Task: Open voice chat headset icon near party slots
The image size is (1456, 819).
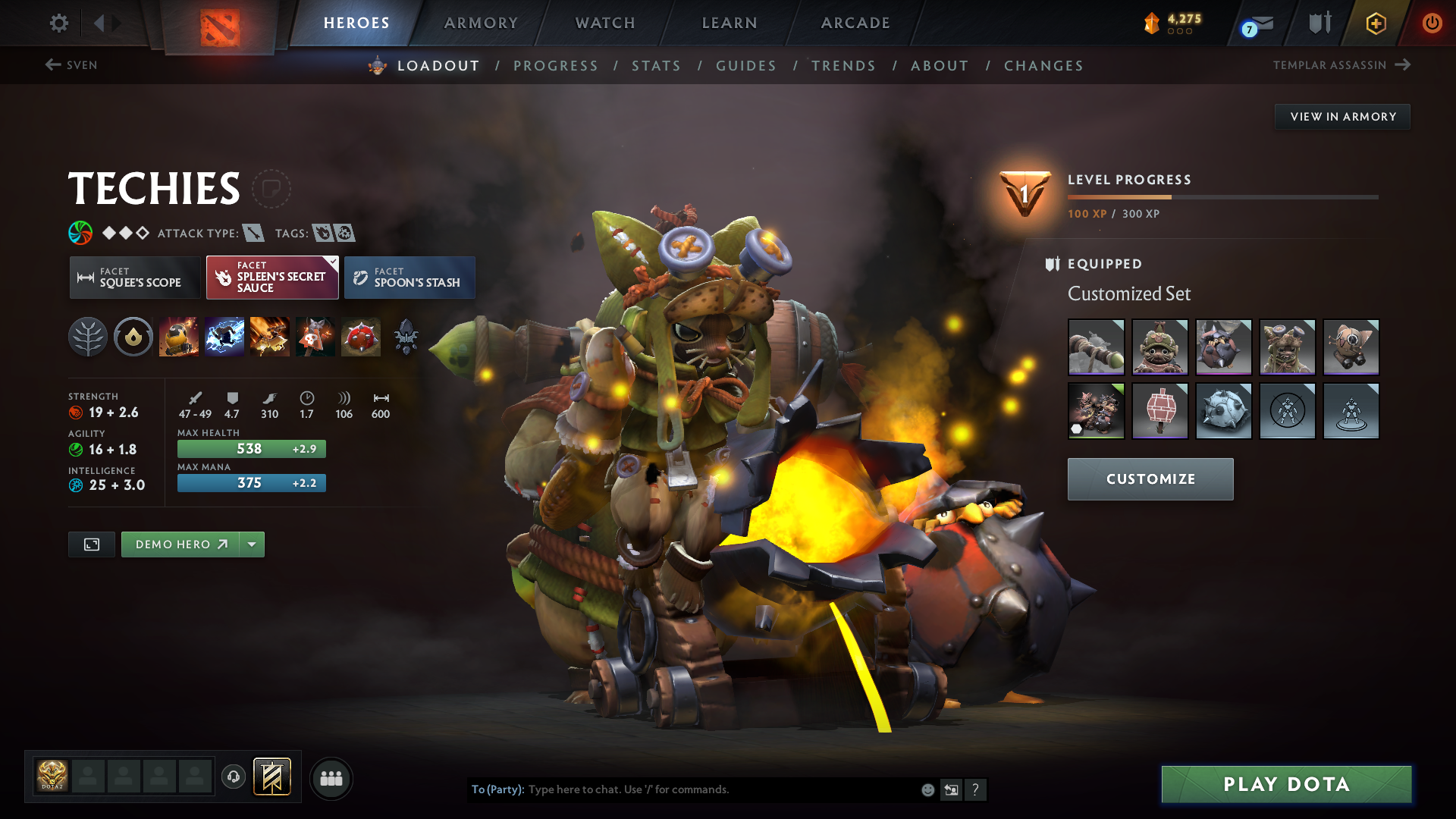Action: coord(234,778)
